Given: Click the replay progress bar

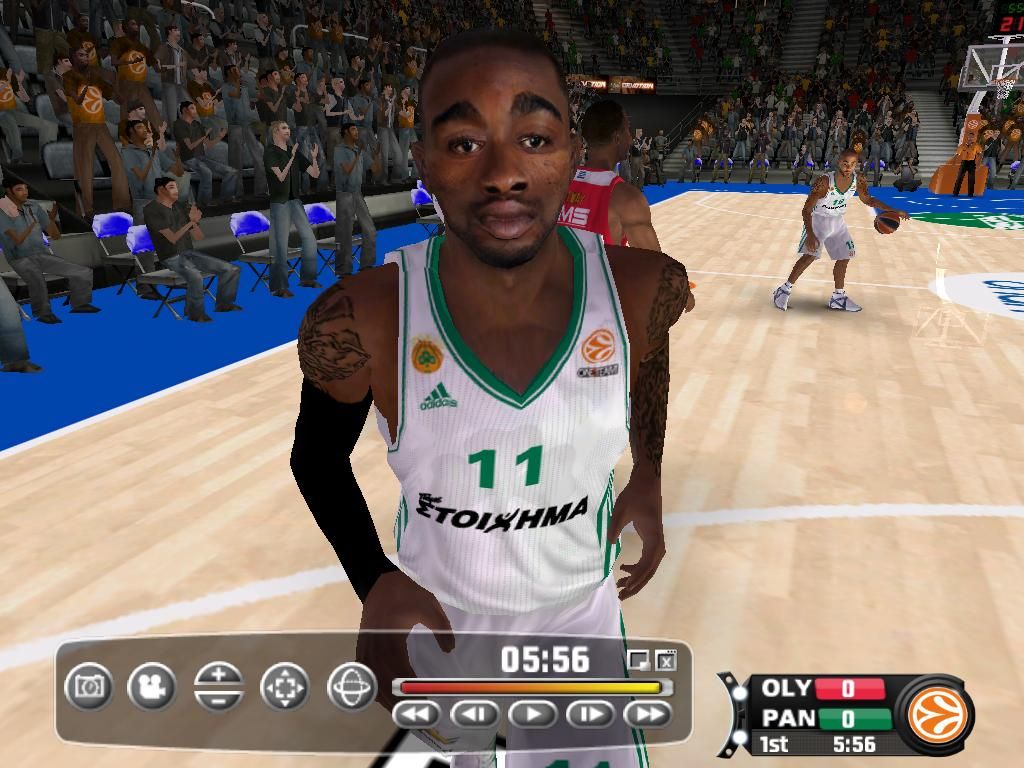Looking at the screenshot, I should point(531,688).
